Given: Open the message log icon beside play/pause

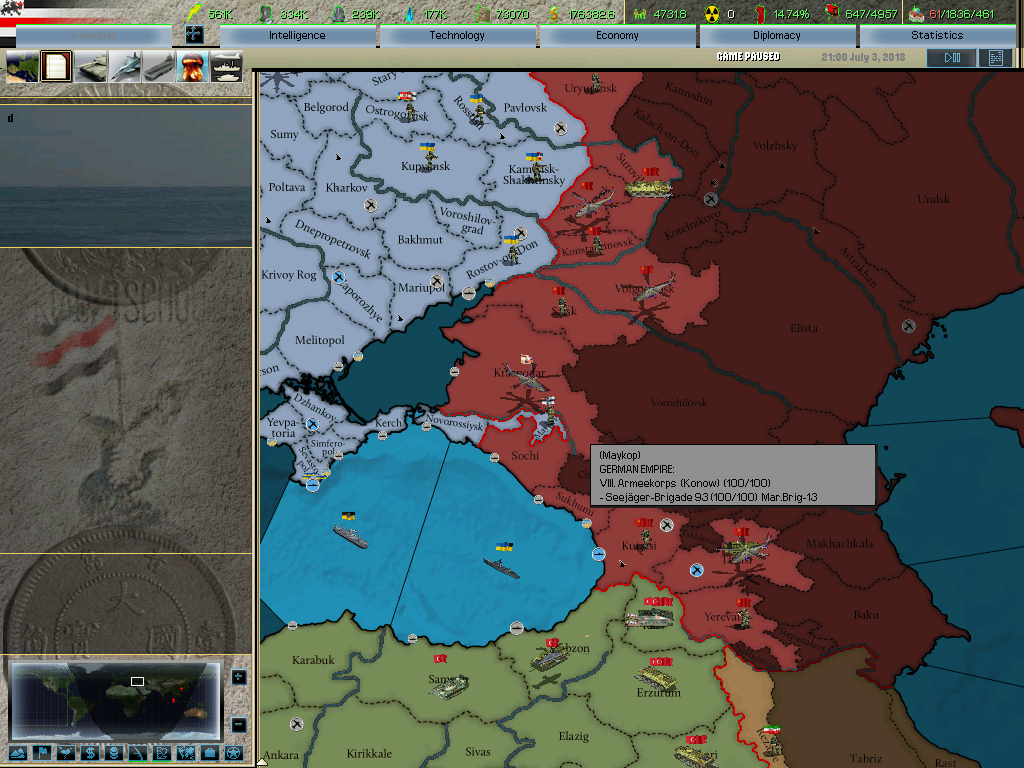Looking at the screenshot, I should click(x=995, y=58).
